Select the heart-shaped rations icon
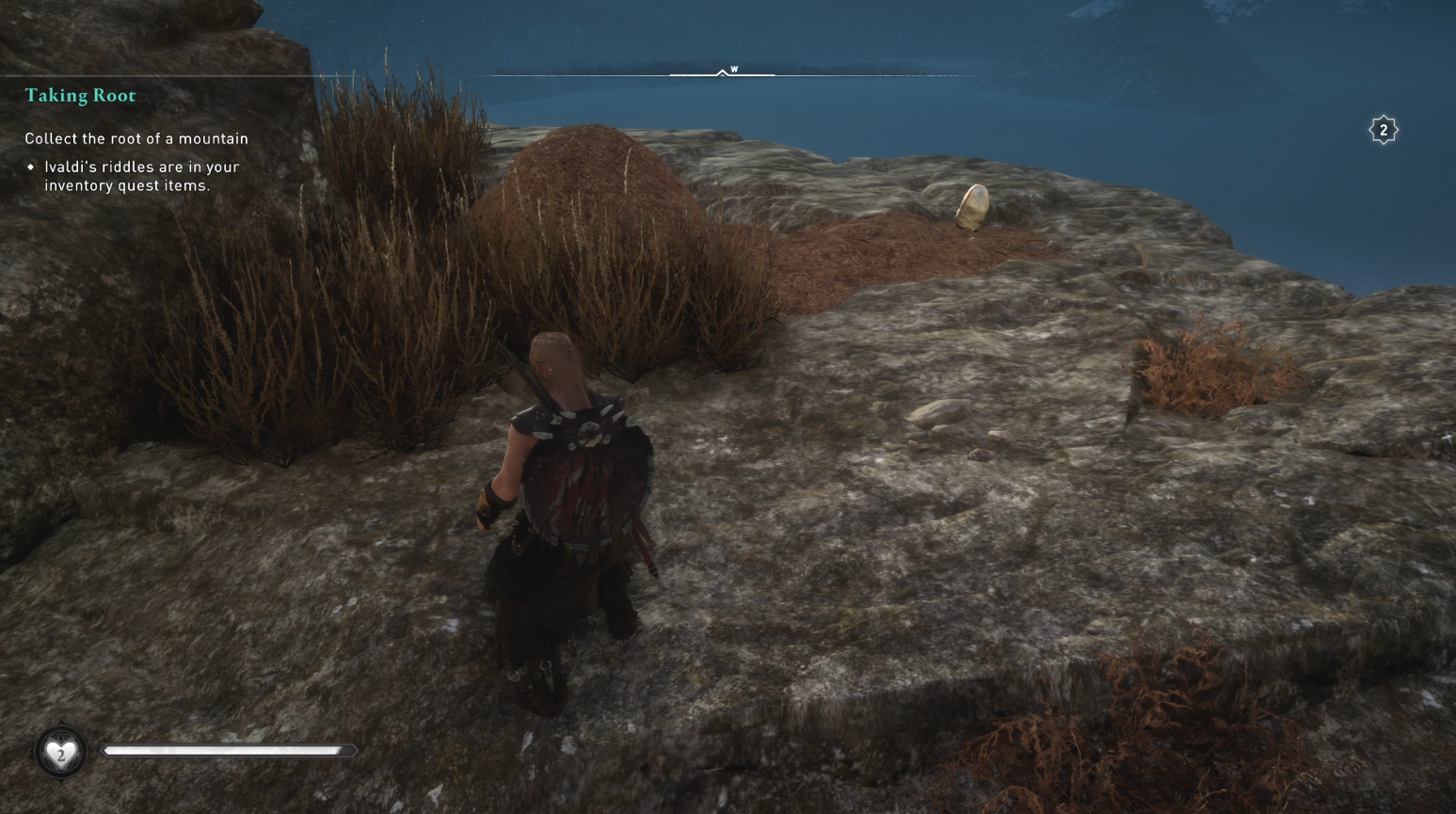Screen dimensions: 1456x814 point(60,750)
